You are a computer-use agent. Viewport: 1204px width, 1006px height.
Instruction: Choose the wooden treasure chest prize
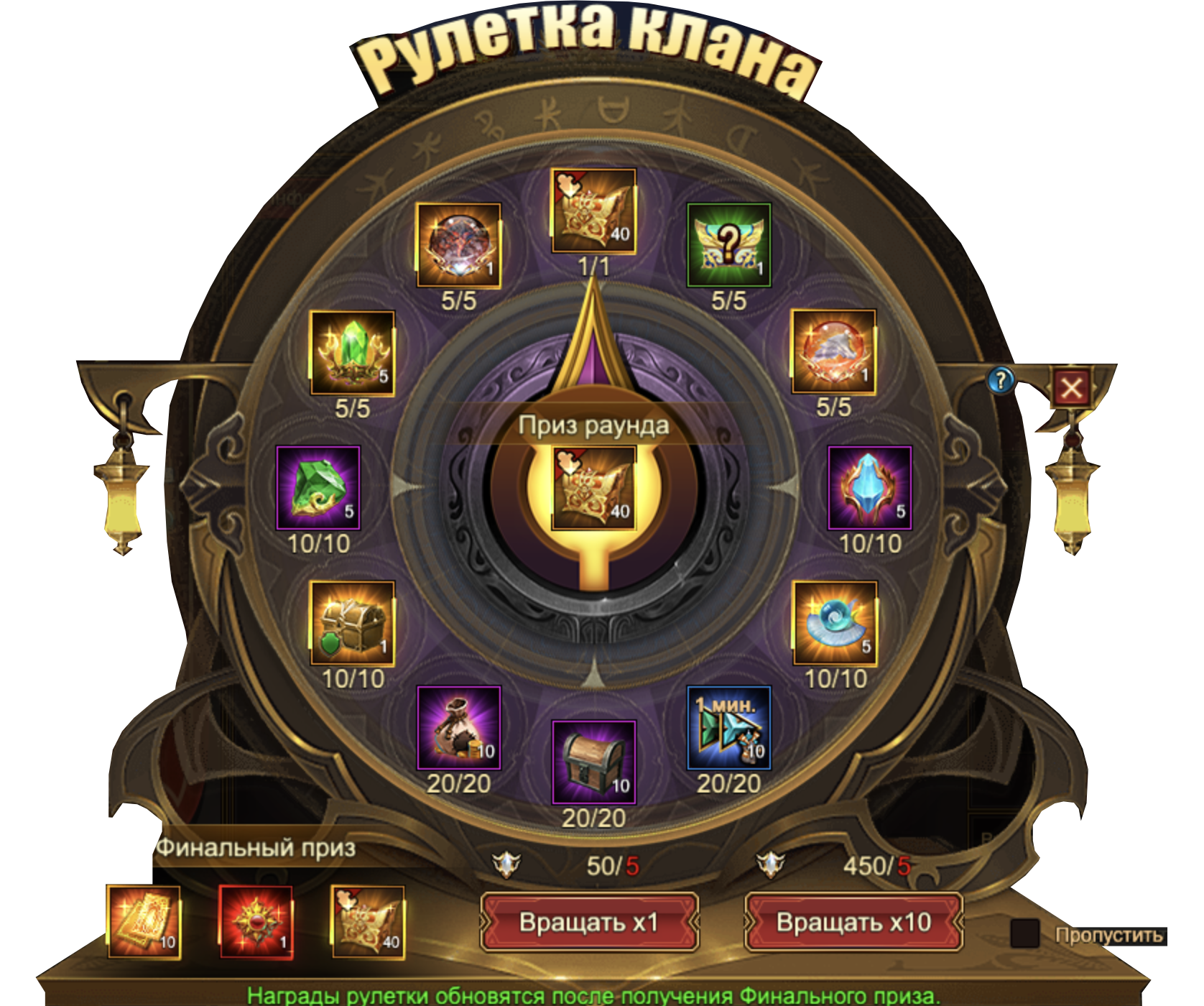(593, 762)
